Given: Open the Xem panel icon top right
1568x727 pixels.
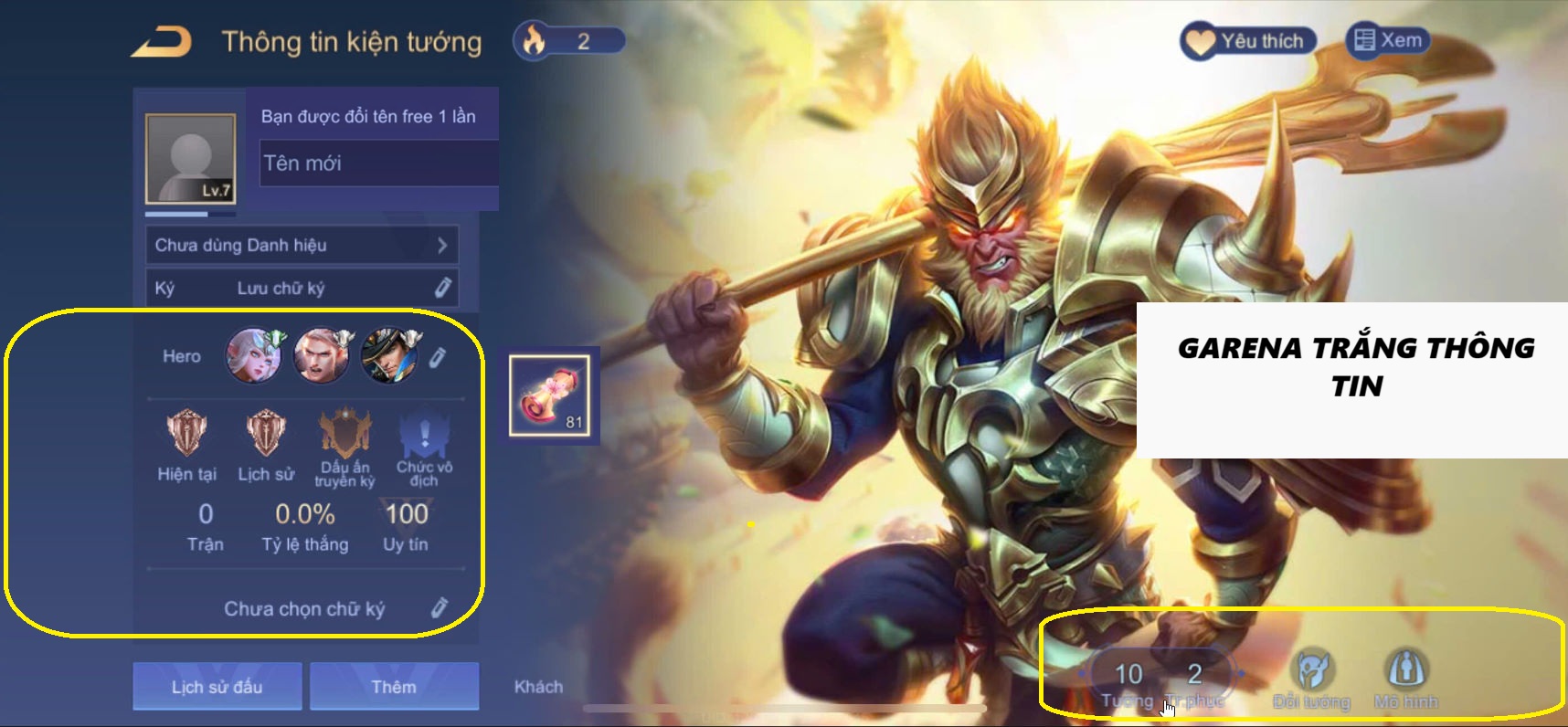Looking at the screenshot, I should [1364, 40].
